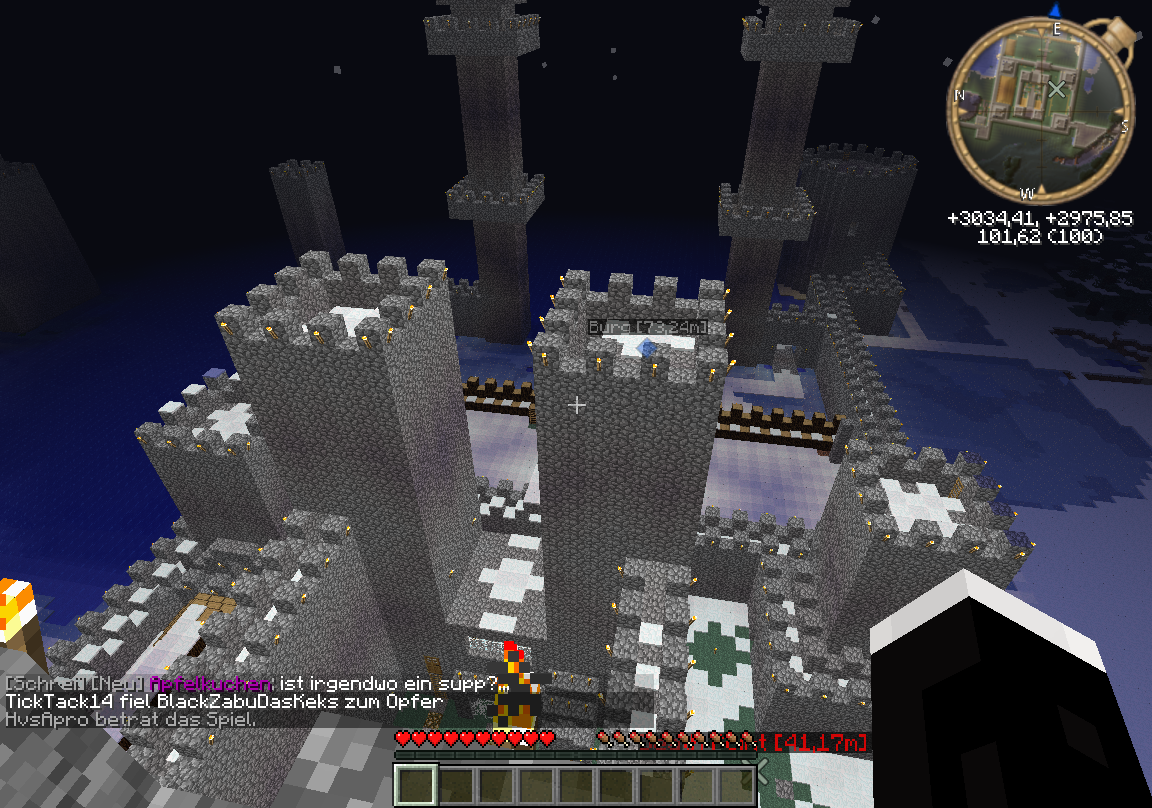
Task: Click the TickTack14 kill message in chat
Action: (224, 702)
